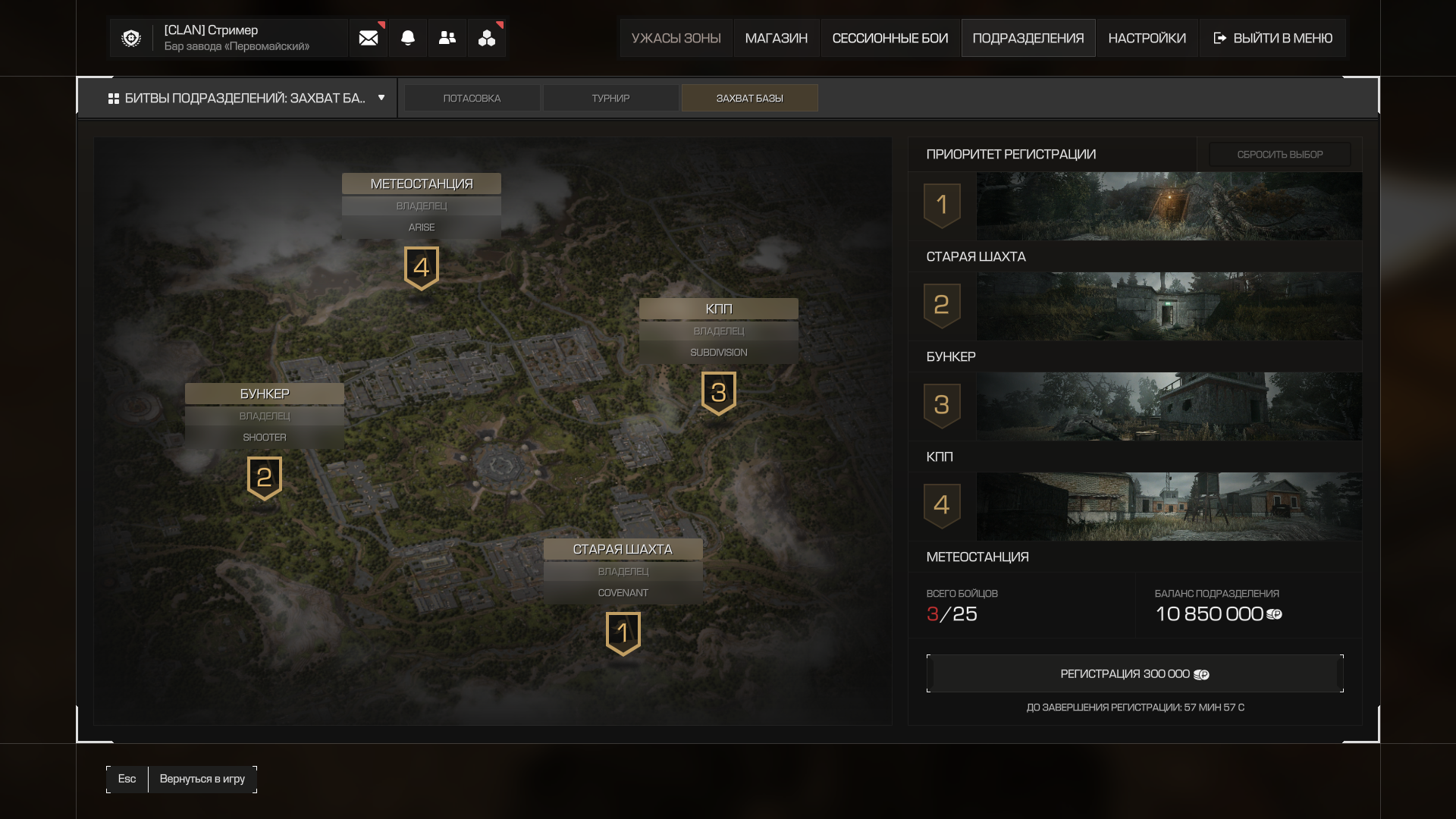Image resolution: width=1456 pixels, height=819 pixels.
Task: Choose ВЫЙТИ В МЕНЮ to exit
Action: point(1272,38)
